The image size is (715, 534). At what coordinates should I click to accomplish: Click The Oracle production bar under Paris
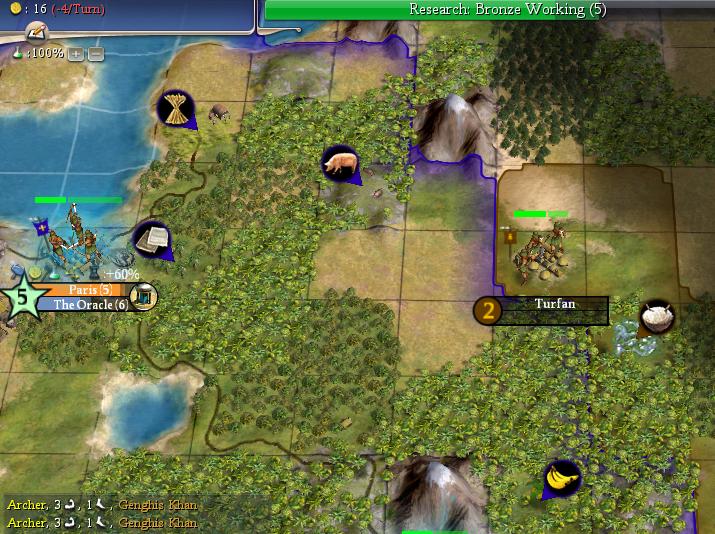(90, 304)
